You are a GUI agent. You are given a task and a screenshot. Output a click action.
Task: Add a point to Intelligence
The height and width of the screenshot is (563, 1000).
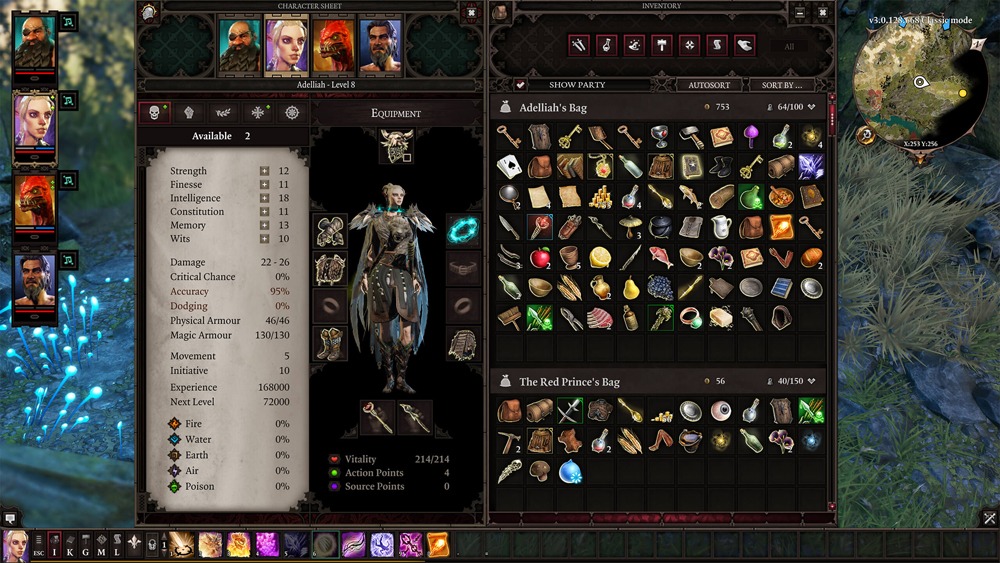[265, 198]
